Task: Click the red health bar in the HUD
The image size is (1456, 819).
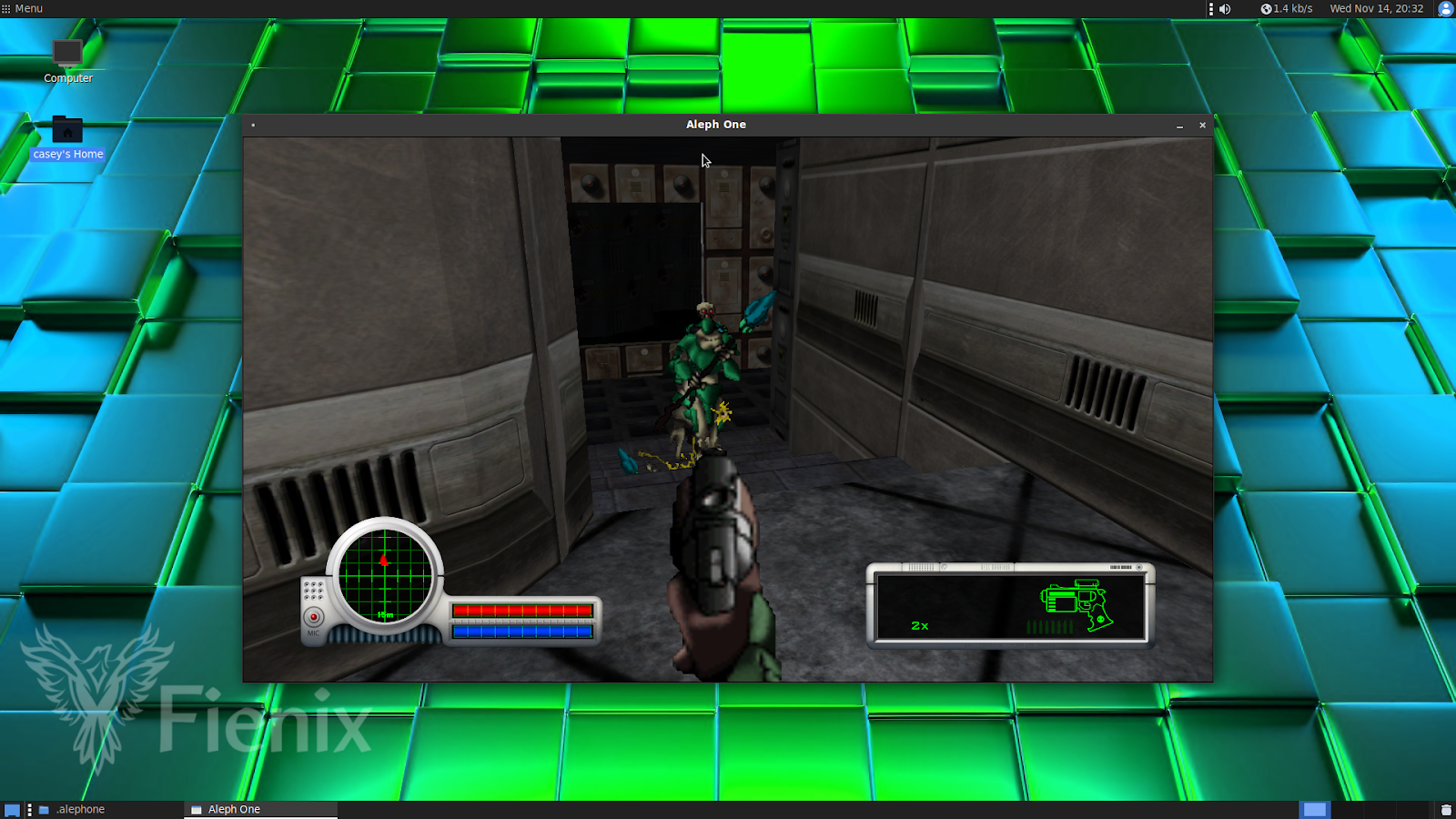Action: [523, 611]
